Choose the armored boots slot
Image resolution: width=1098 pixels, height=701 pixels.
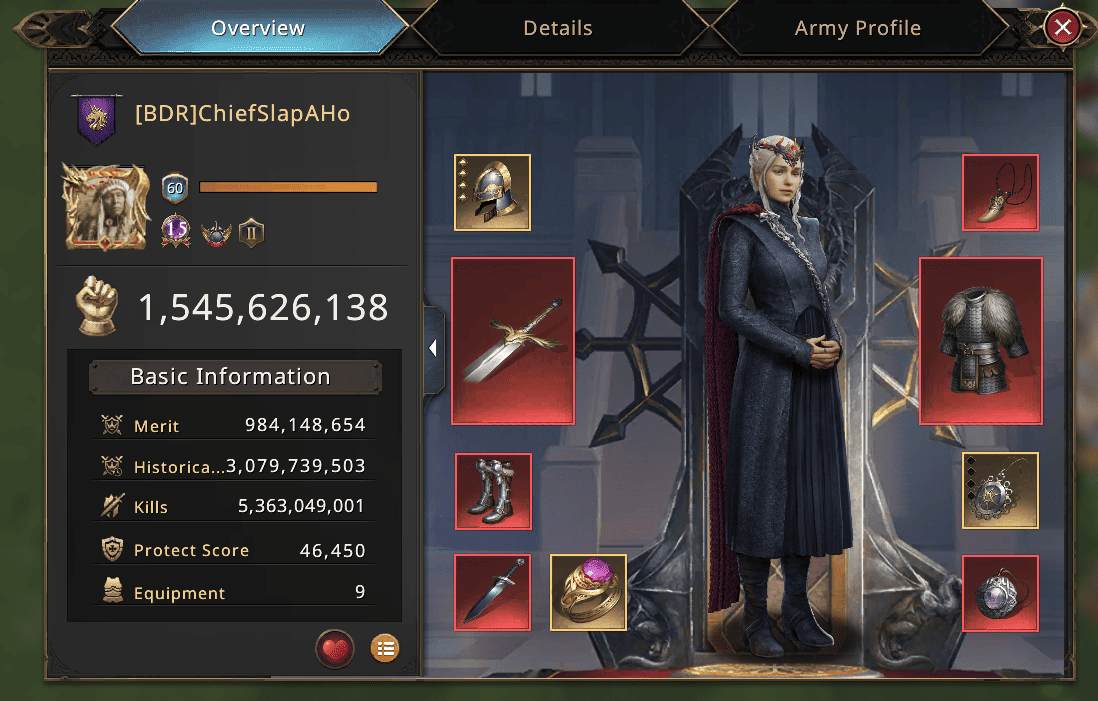[493, 491]
